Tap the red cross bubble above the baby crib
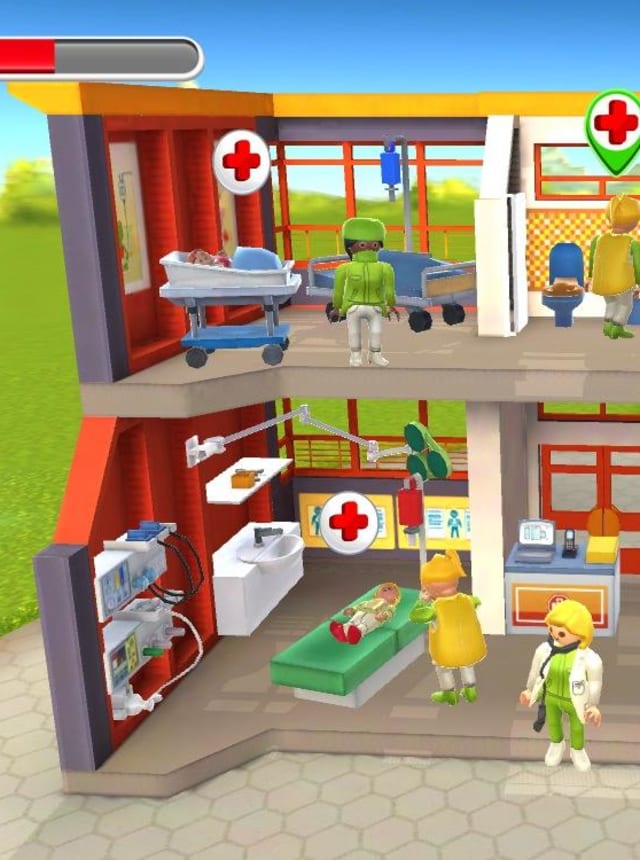The width and height of the screenshot is (640, 860). click(x=241, y=161)
